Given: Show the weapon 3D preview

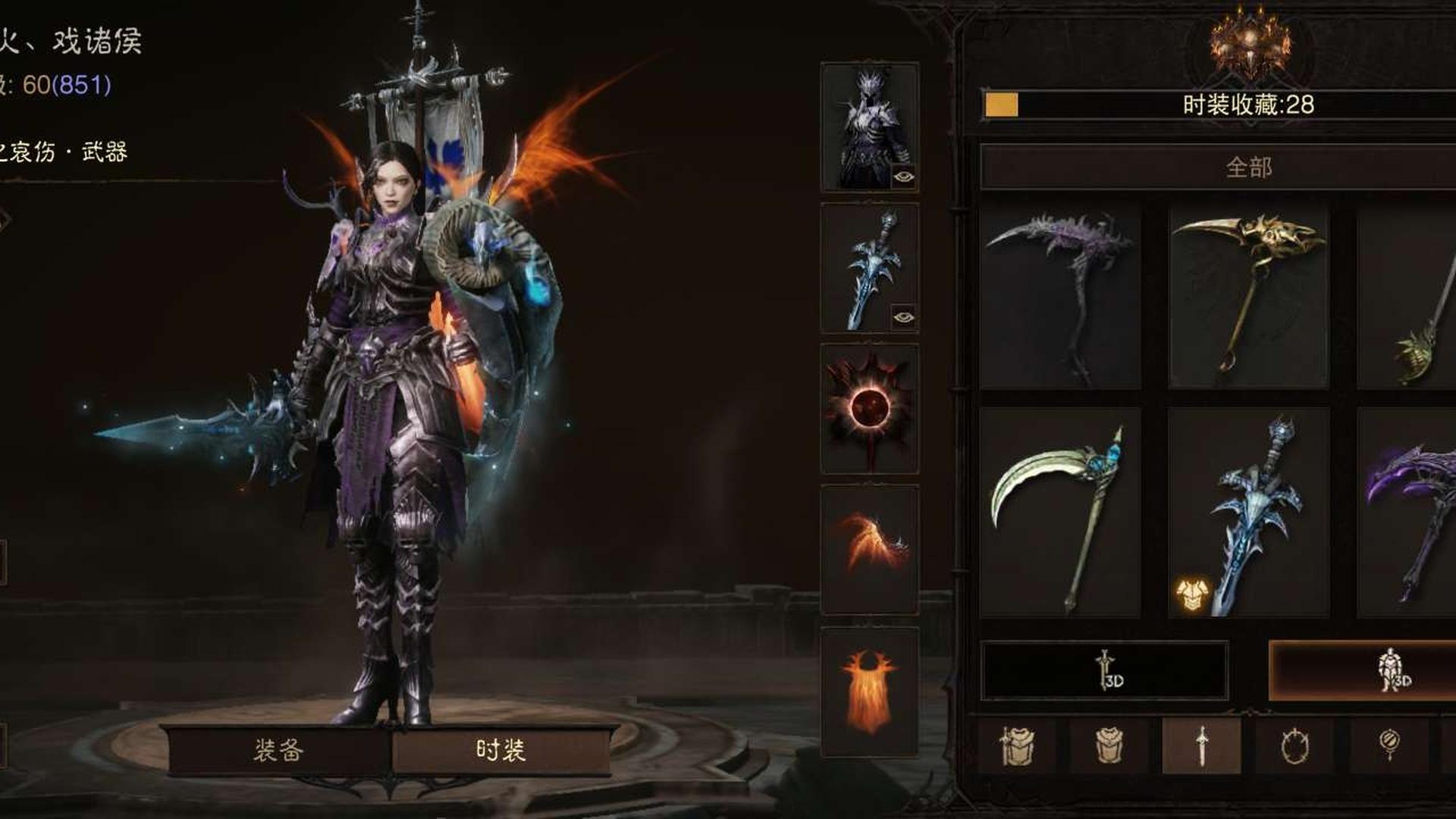Looking at the screenshot, I should pyautogui.click(x=1104, y=670).
